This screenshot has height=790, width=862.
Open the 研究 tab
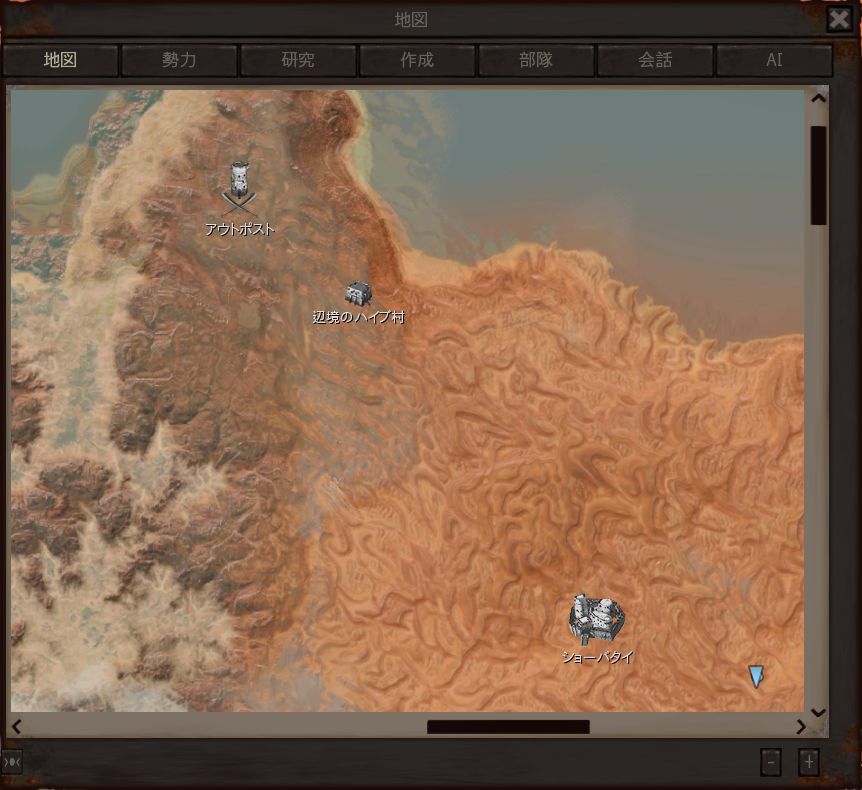click(x=298, y=60)
